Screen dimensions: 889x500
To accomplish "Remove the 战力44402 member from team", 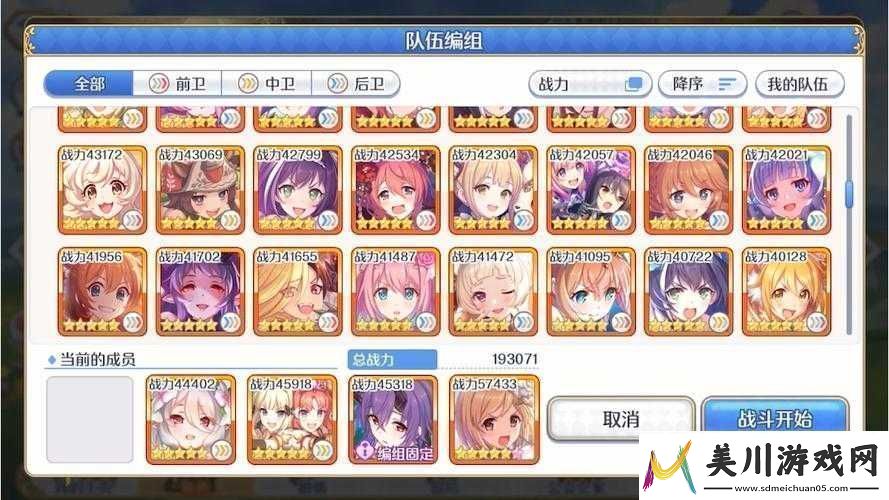I will (190, 420).
